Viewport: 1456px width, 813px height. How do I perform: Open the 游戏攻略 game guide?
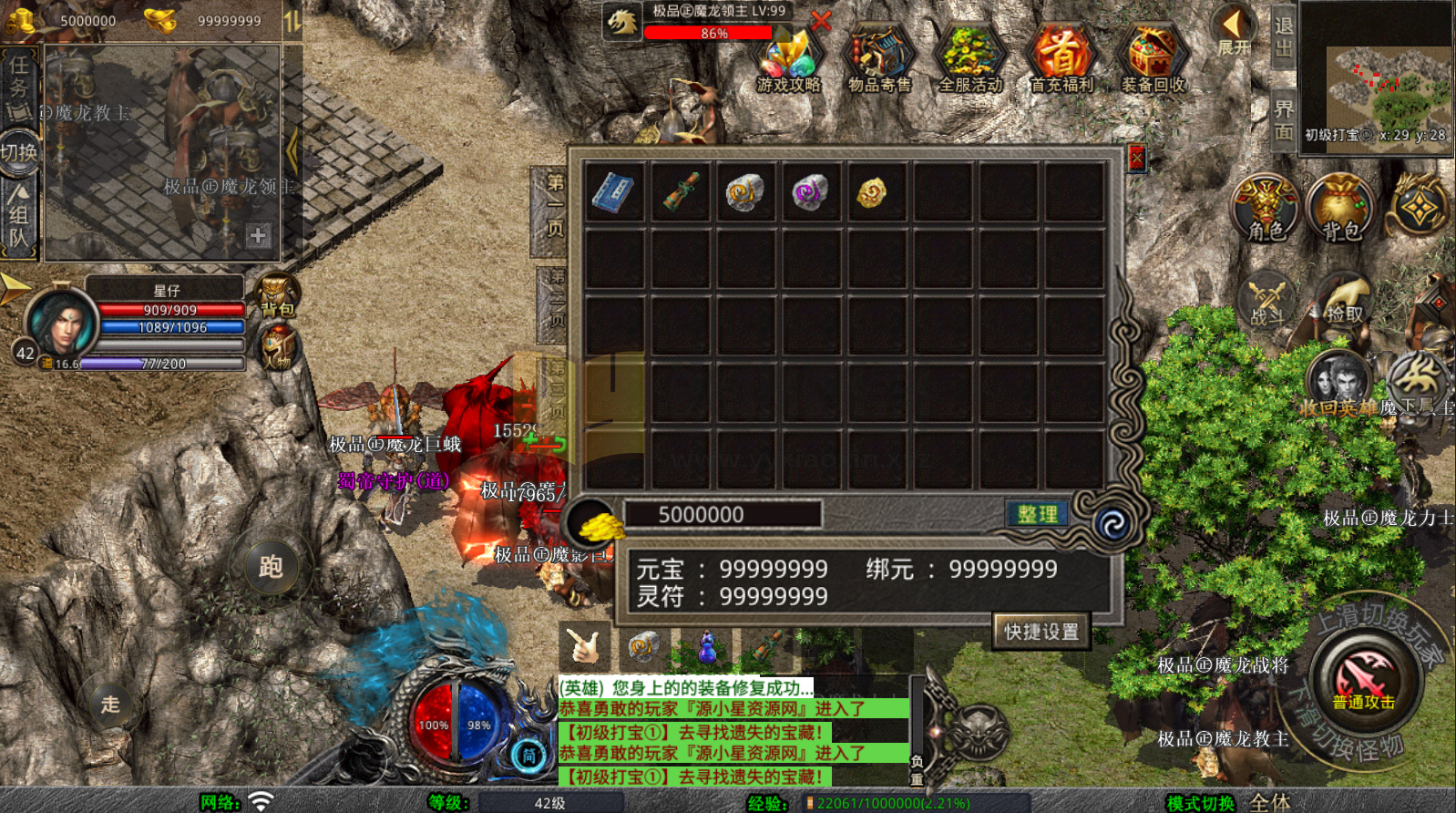(788, 60)
